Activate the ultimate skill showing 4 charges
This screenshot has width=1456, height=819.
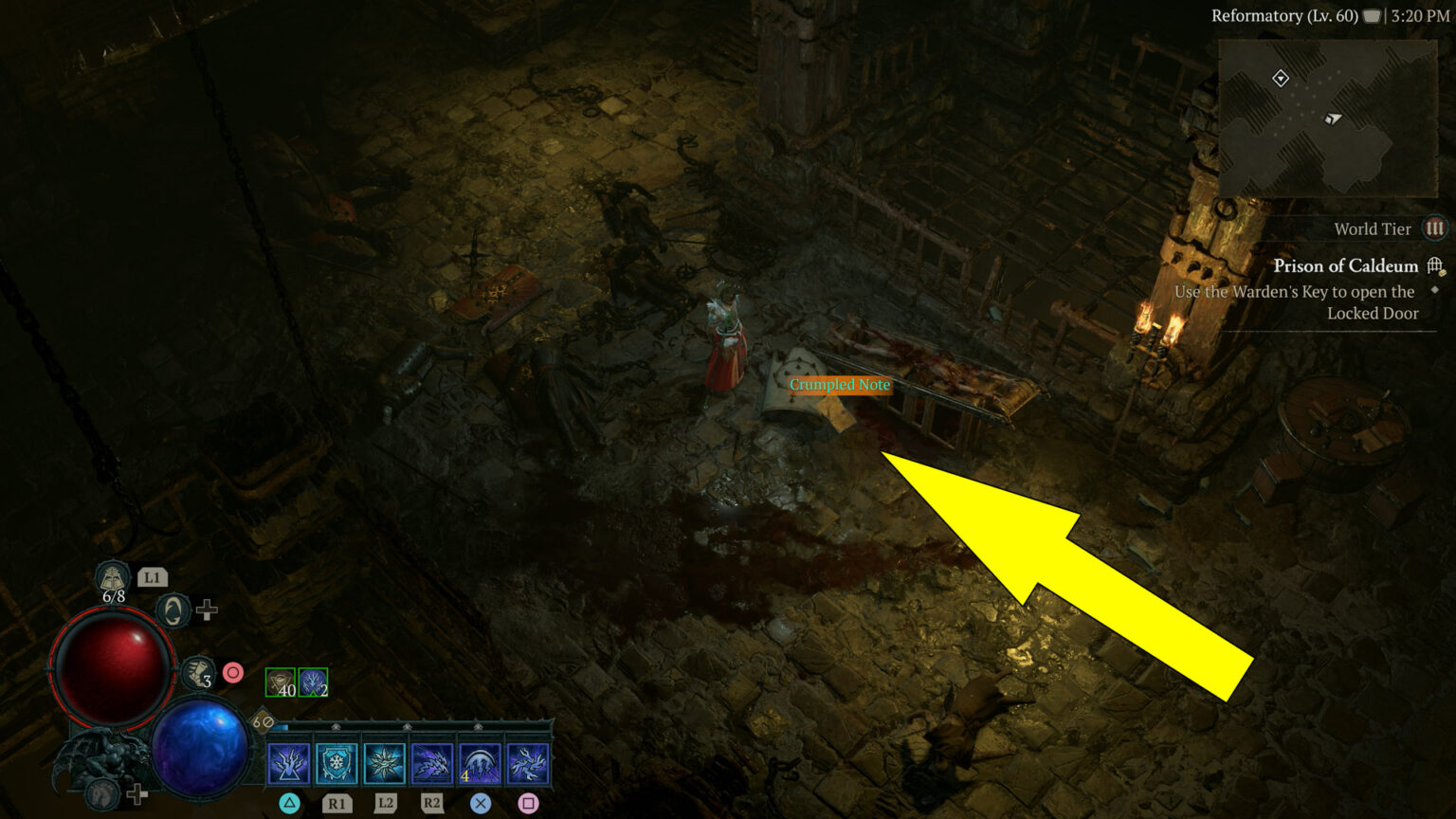(x=479, y=761)
